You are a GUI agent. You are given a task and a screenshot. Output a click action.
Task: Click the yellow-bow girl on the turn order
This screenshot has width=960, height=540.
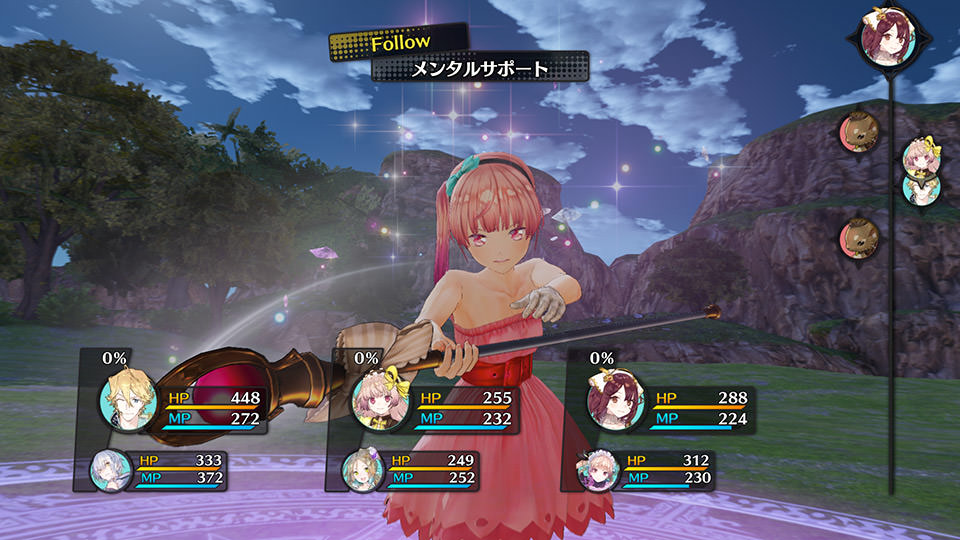[x=918, y=156]
